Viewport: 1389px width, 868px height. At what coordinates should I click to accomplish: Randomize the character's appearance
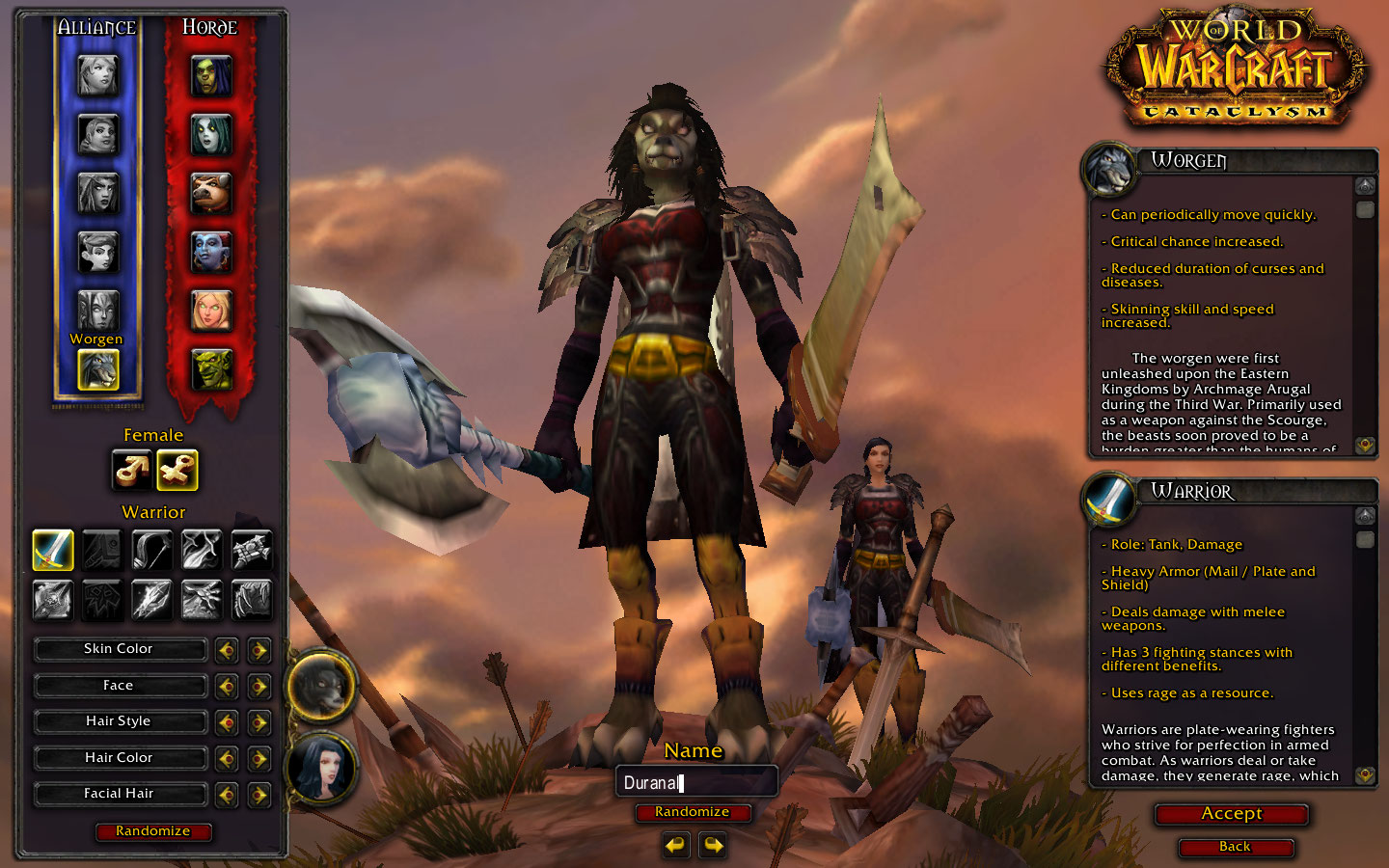152,831
